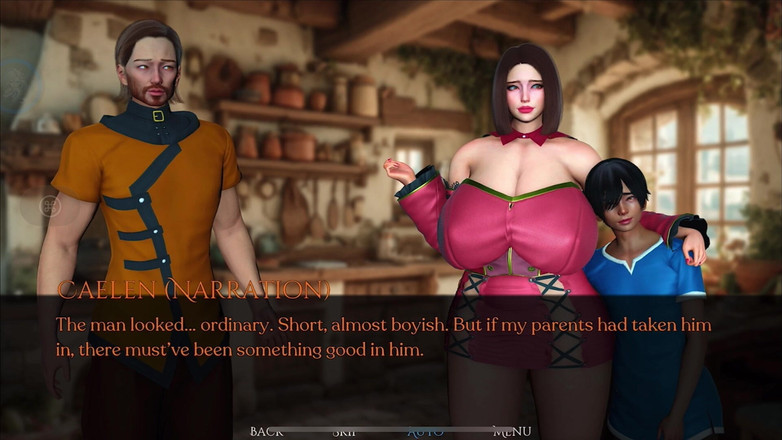Viewport: 782px width, 440px height.
Task: Toggle Auto dialogue advance
Action: (426, 431)
